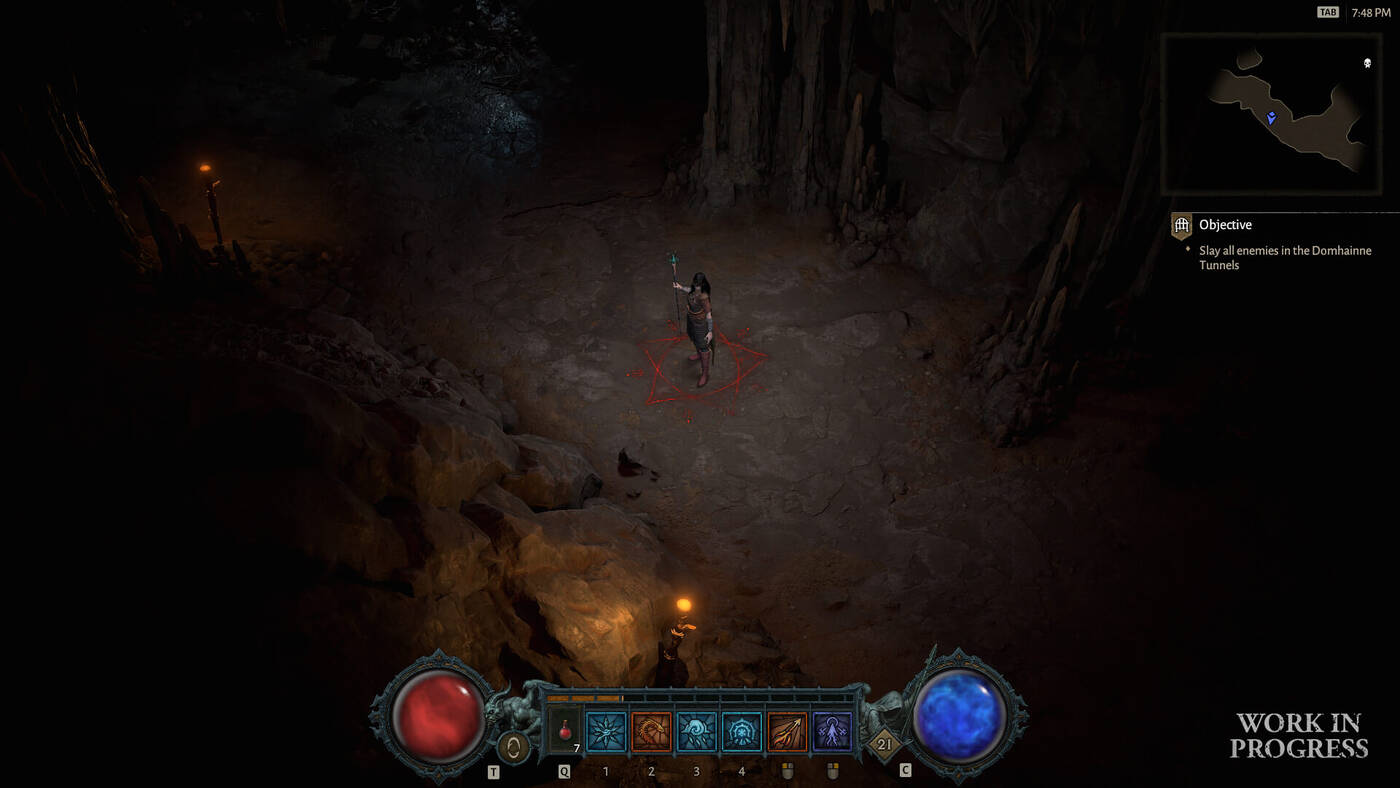Click the Objective banner gate icon
Image resolution: width=1400 pixels, height=788 pixels.
[1181, 225]
